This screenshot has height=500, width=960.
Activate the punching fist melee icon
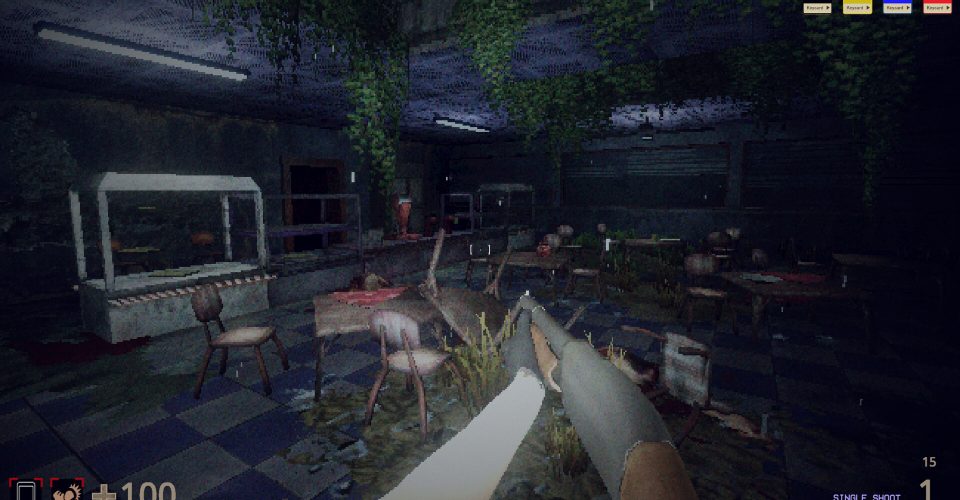pos(67,491)
